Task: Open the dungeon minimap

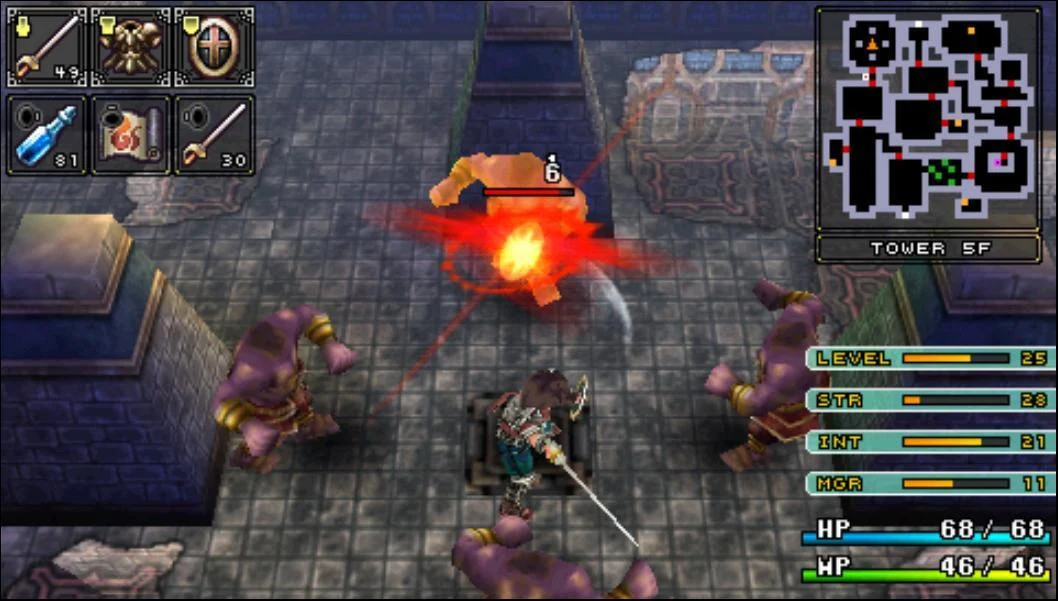Action: [x=927, y=119]
